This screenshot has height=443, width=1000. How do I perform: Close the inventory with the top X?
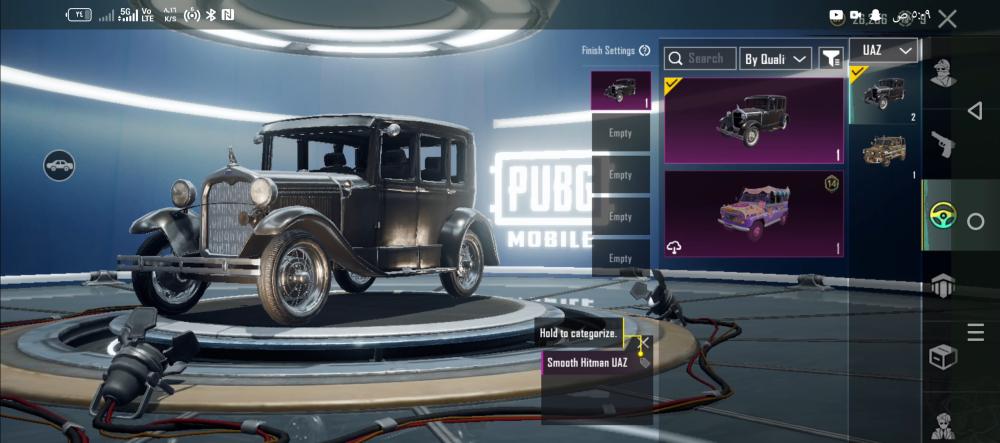click(x=947, y=18)
